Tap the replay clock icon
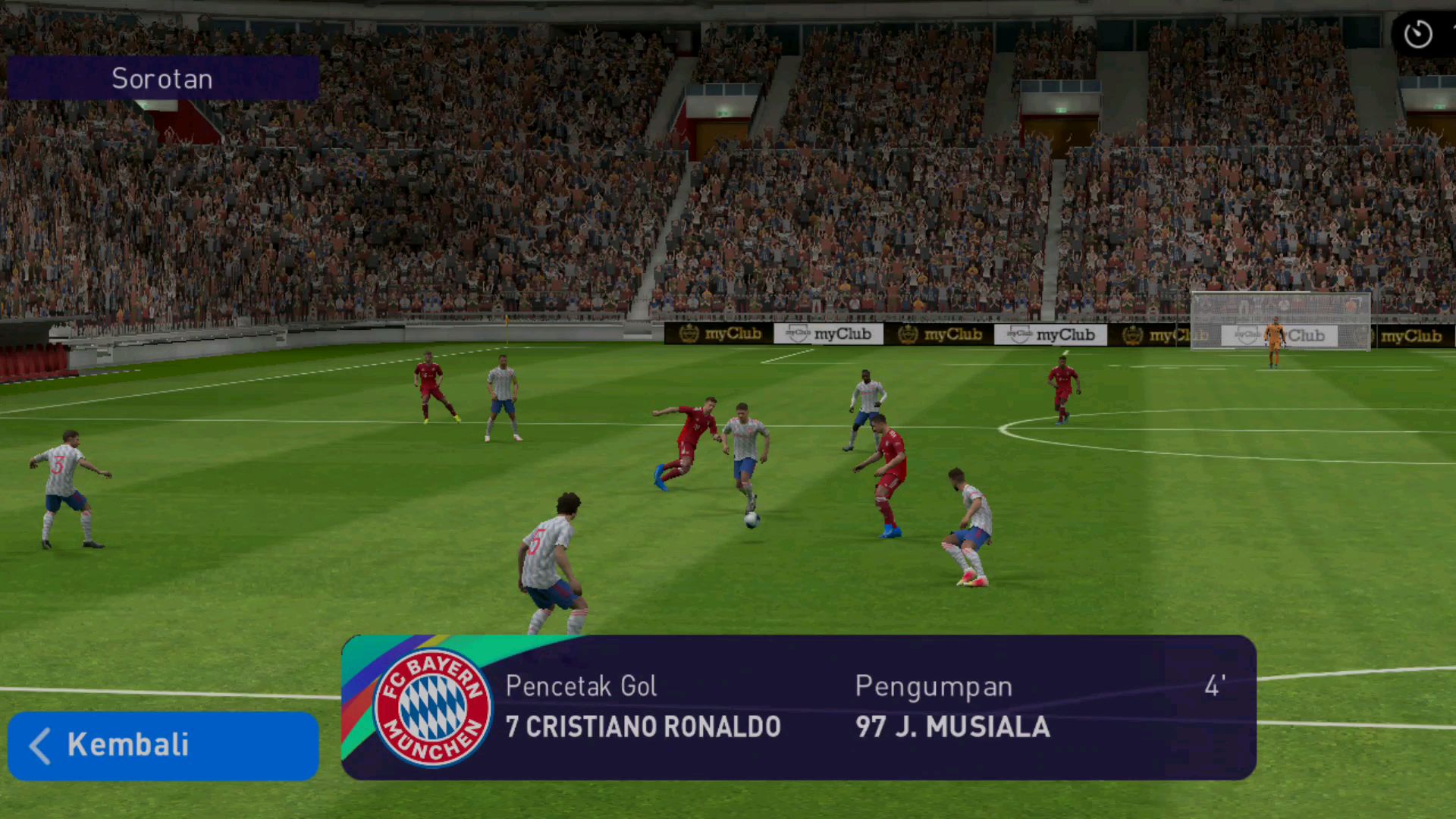Screen dimensions: 1456x819 tap(1417, 34)
